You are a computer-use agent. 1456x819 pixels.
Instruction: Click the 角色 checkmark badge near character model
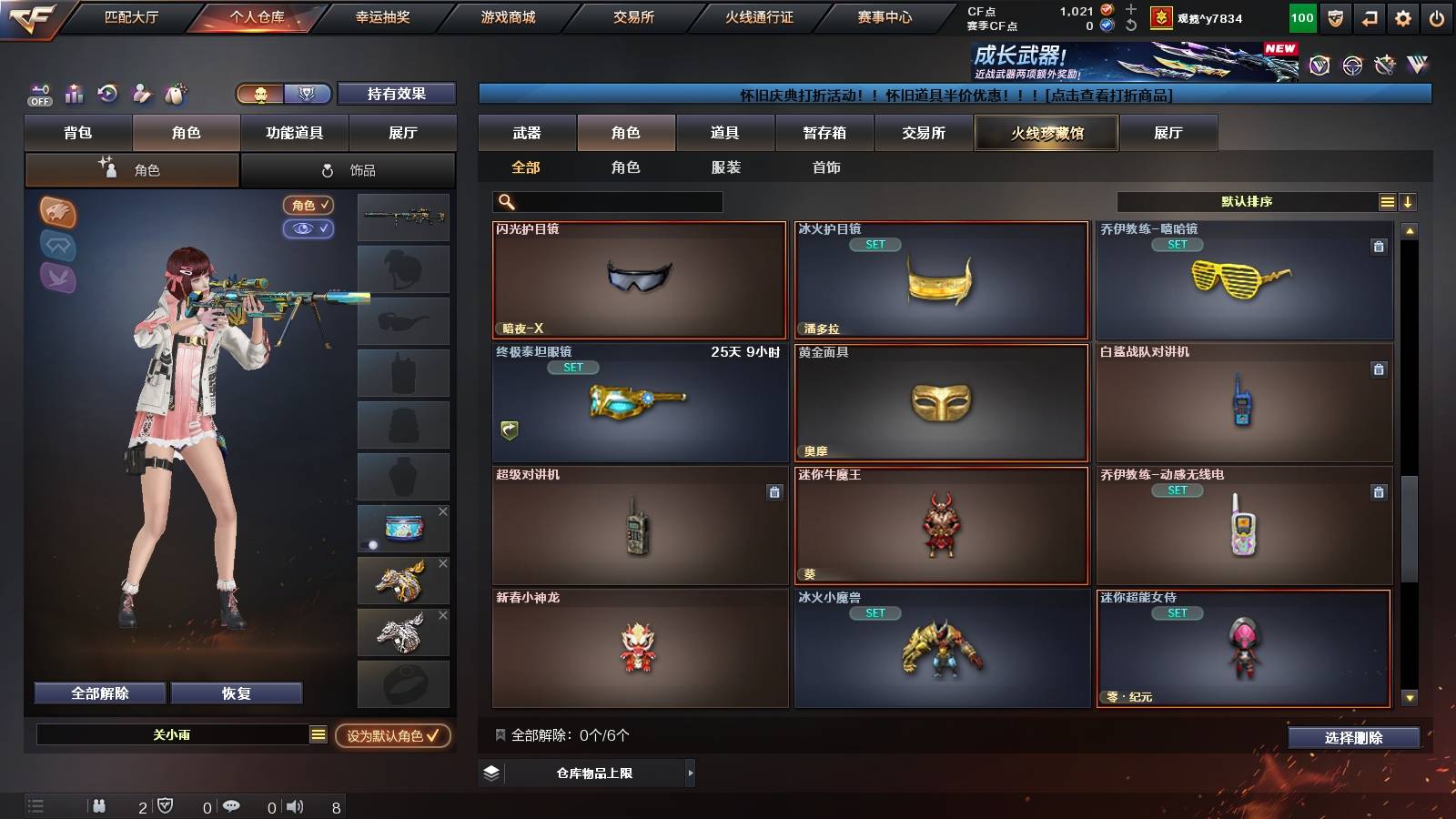pyautogui.click(x=308, y=205)
